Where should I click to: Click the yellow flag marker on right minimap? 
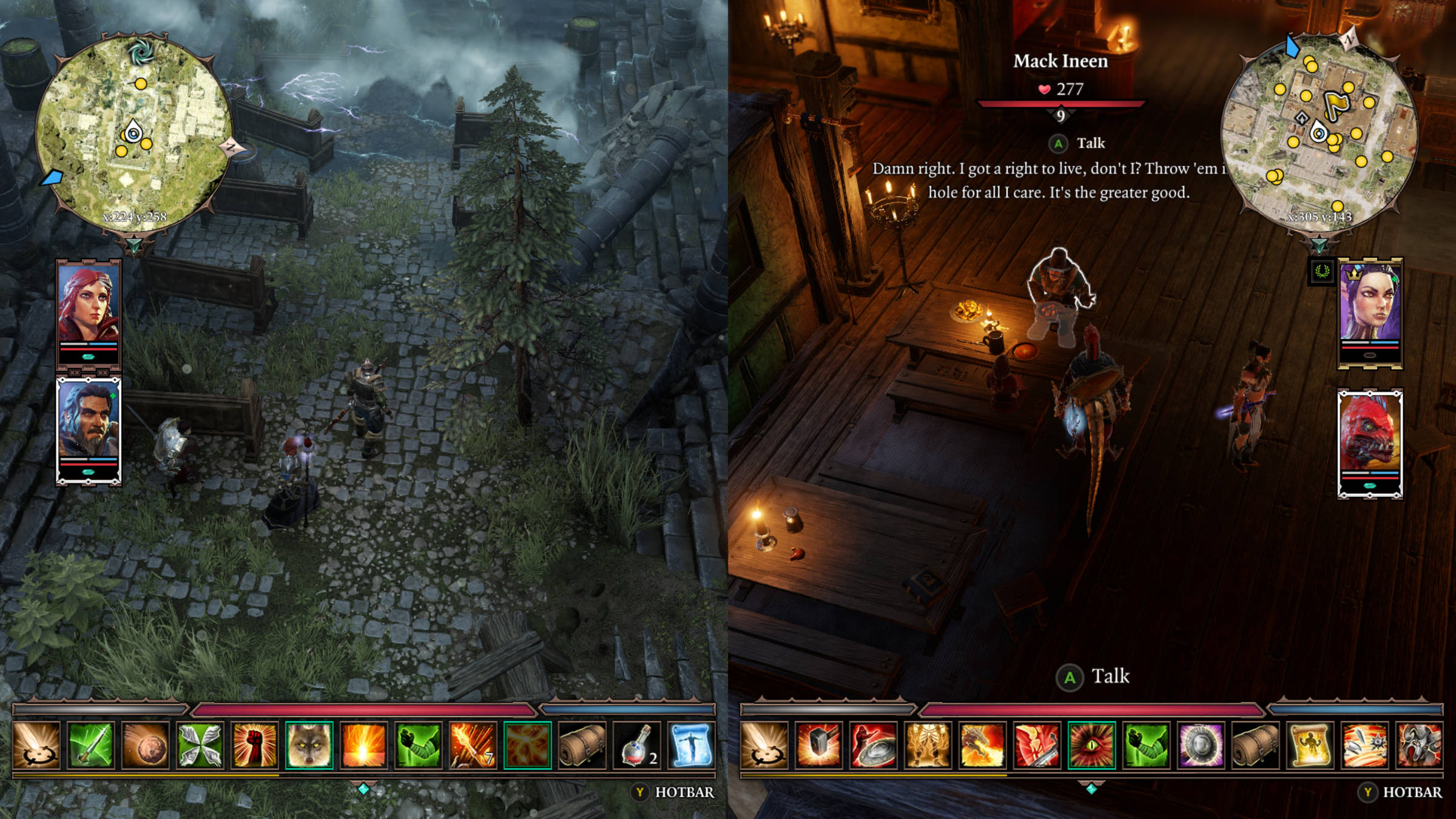click(1333, 104)
